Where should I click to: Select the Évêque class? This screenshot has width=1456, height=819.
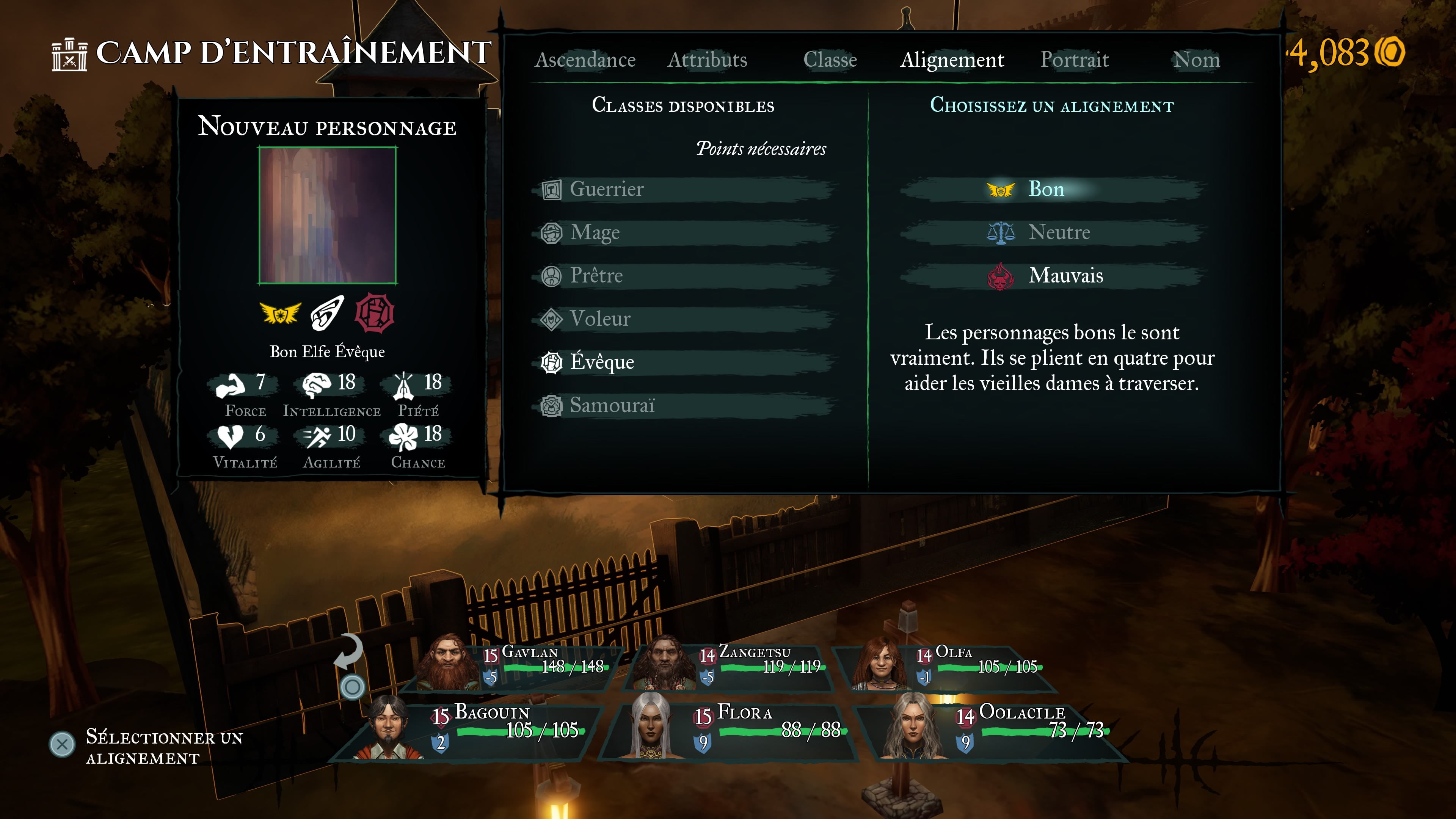click(x=601, y=362)
